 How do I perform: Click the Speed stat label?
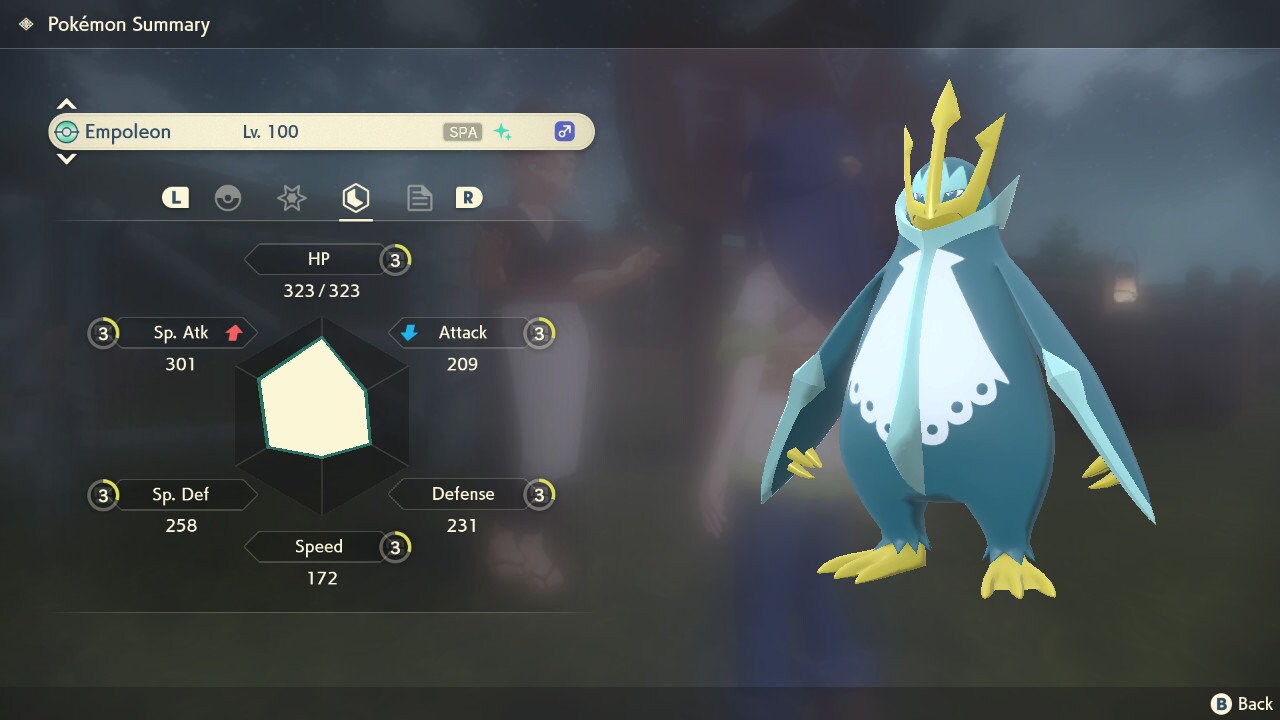pyautogui.click(x=318, y=547)
